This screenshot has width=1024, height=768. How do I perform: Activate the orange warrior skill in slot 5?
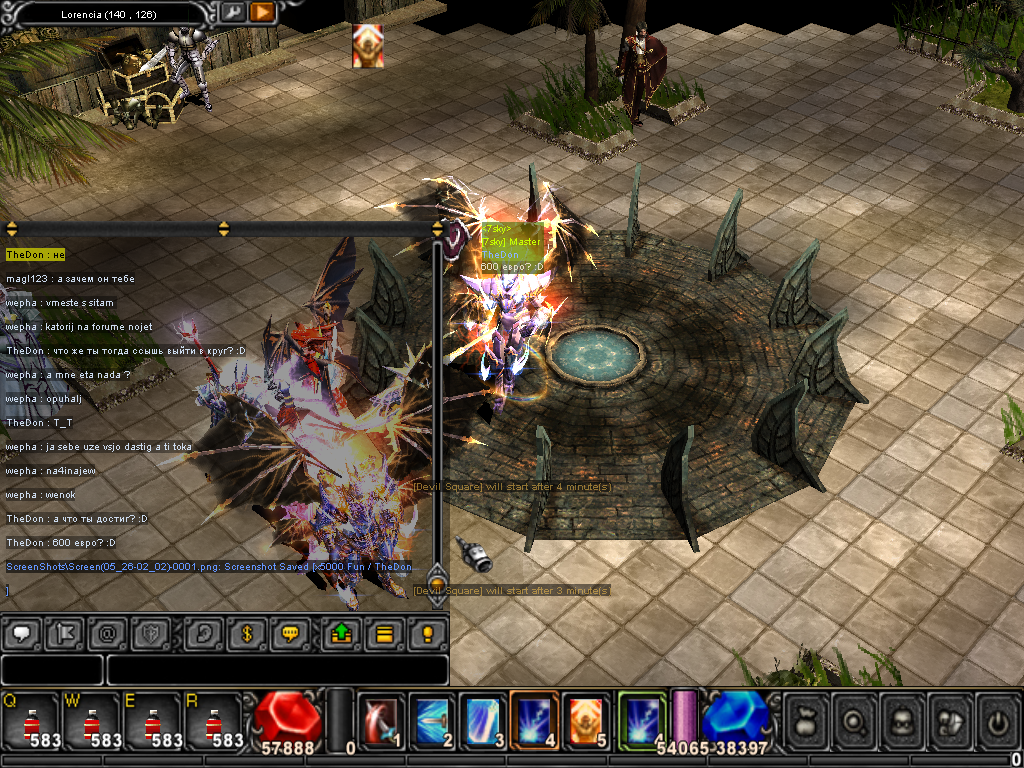585,720
